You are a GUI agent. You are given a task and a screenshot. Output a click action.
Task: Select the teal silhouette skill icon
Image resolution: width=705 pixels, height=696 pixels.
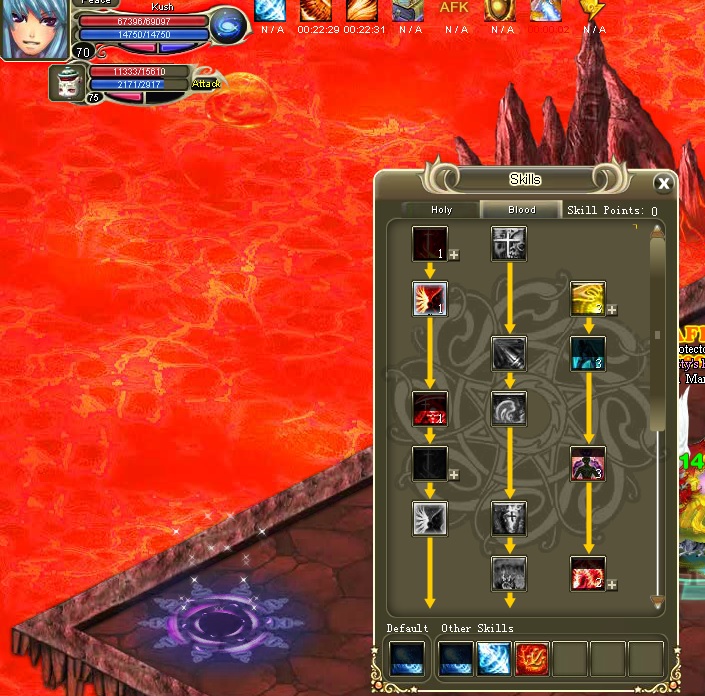(x=588, y=353)
